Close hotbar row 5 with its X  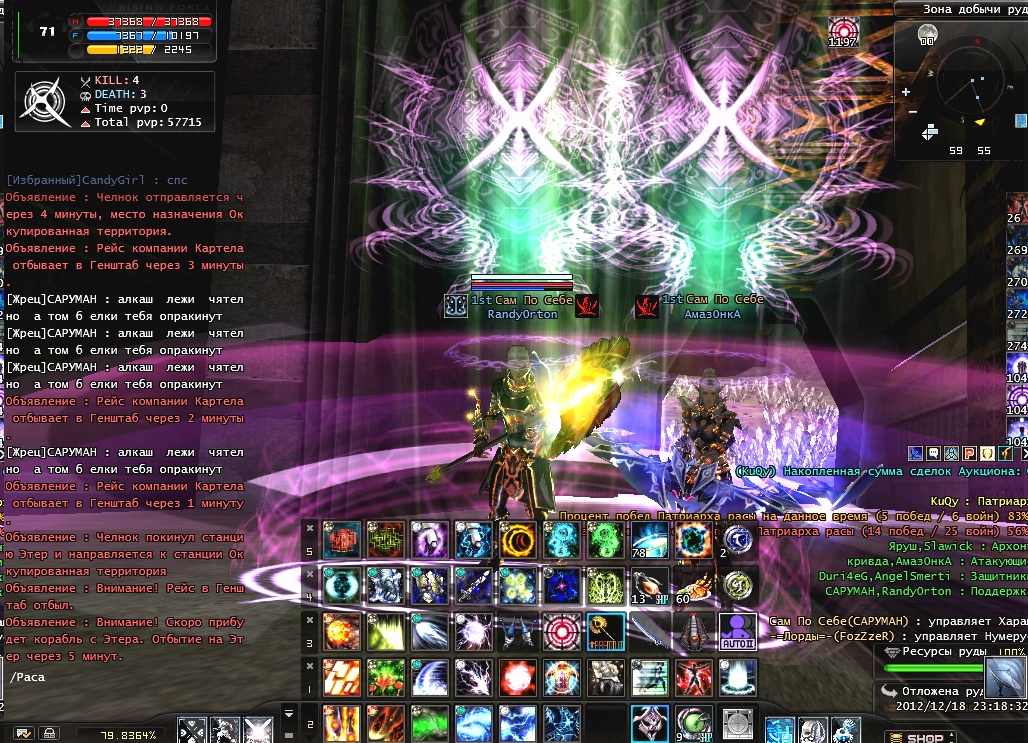(x=310, y=527)
